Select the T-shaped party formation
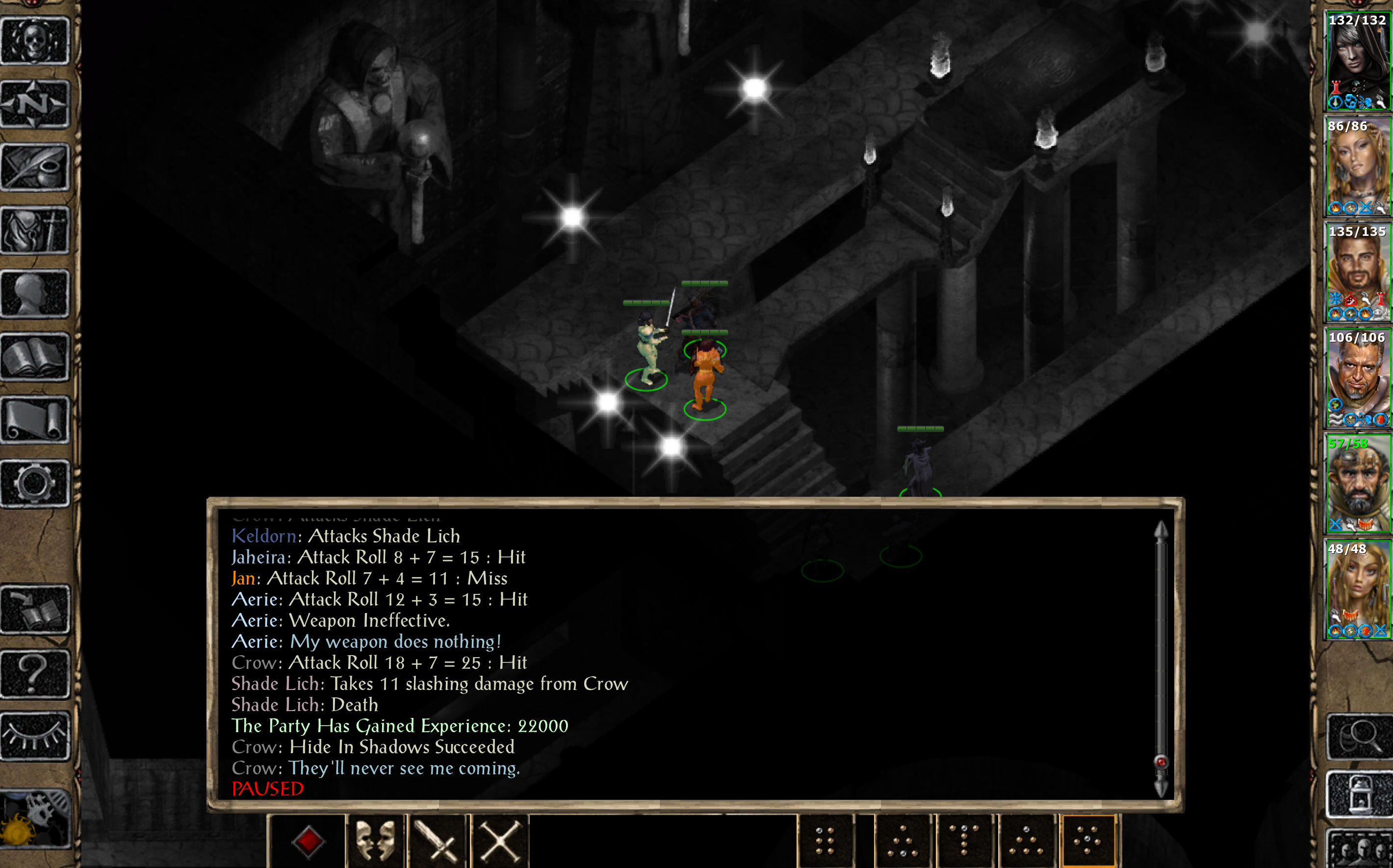 pos(965,842)
